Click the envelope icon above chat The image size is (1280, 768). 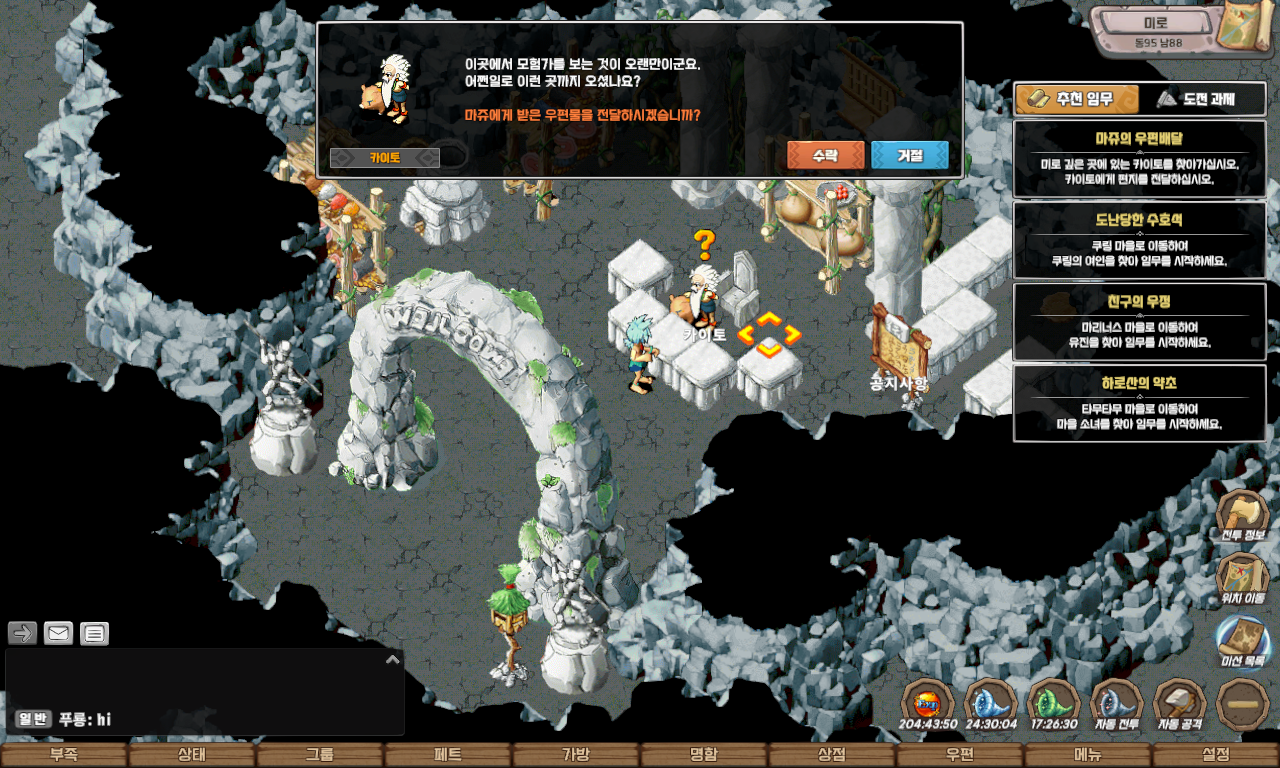(58, 633)
